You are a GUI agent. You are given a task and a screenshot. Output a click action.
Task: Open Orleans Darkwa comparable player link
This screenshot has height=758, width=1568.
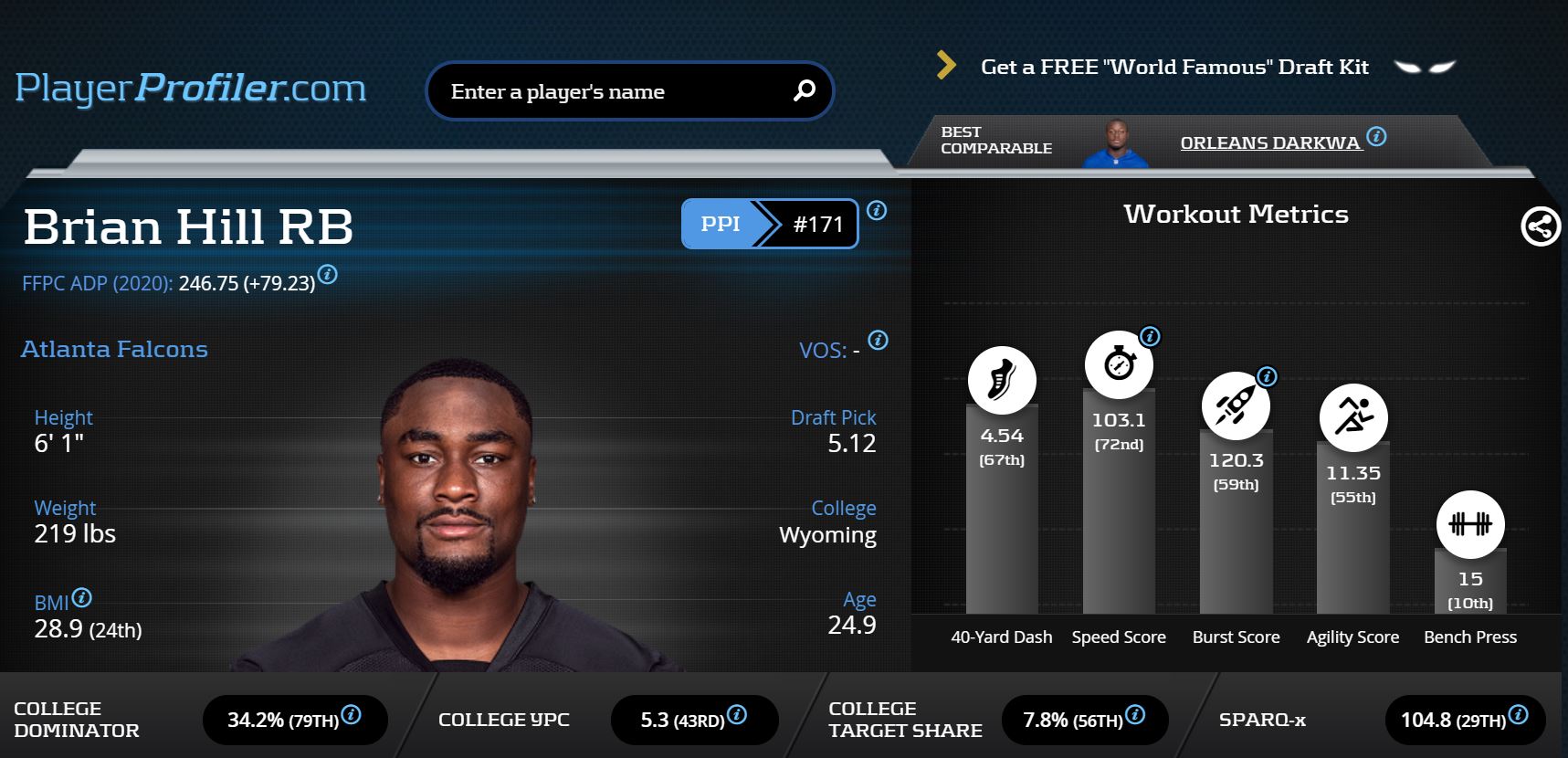tap(1269, 142)
